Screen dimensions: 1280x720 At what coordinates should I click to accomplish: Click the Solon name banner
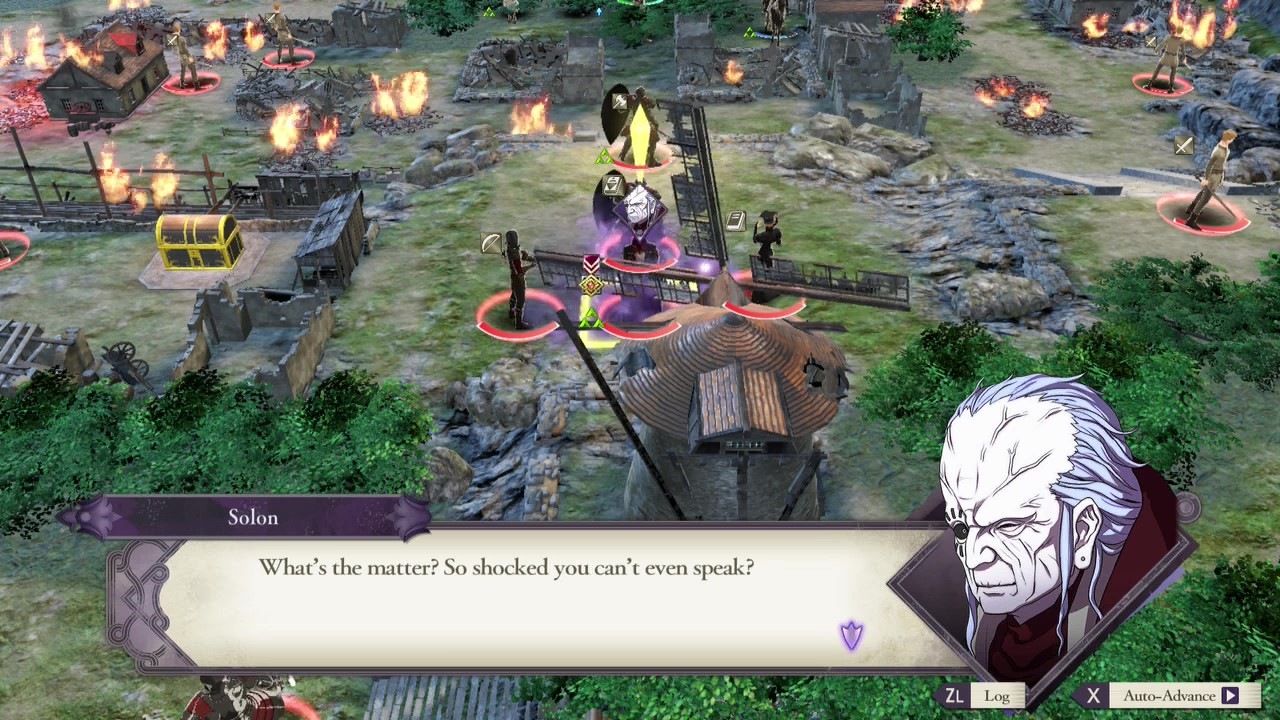click(x=252, y=517)
